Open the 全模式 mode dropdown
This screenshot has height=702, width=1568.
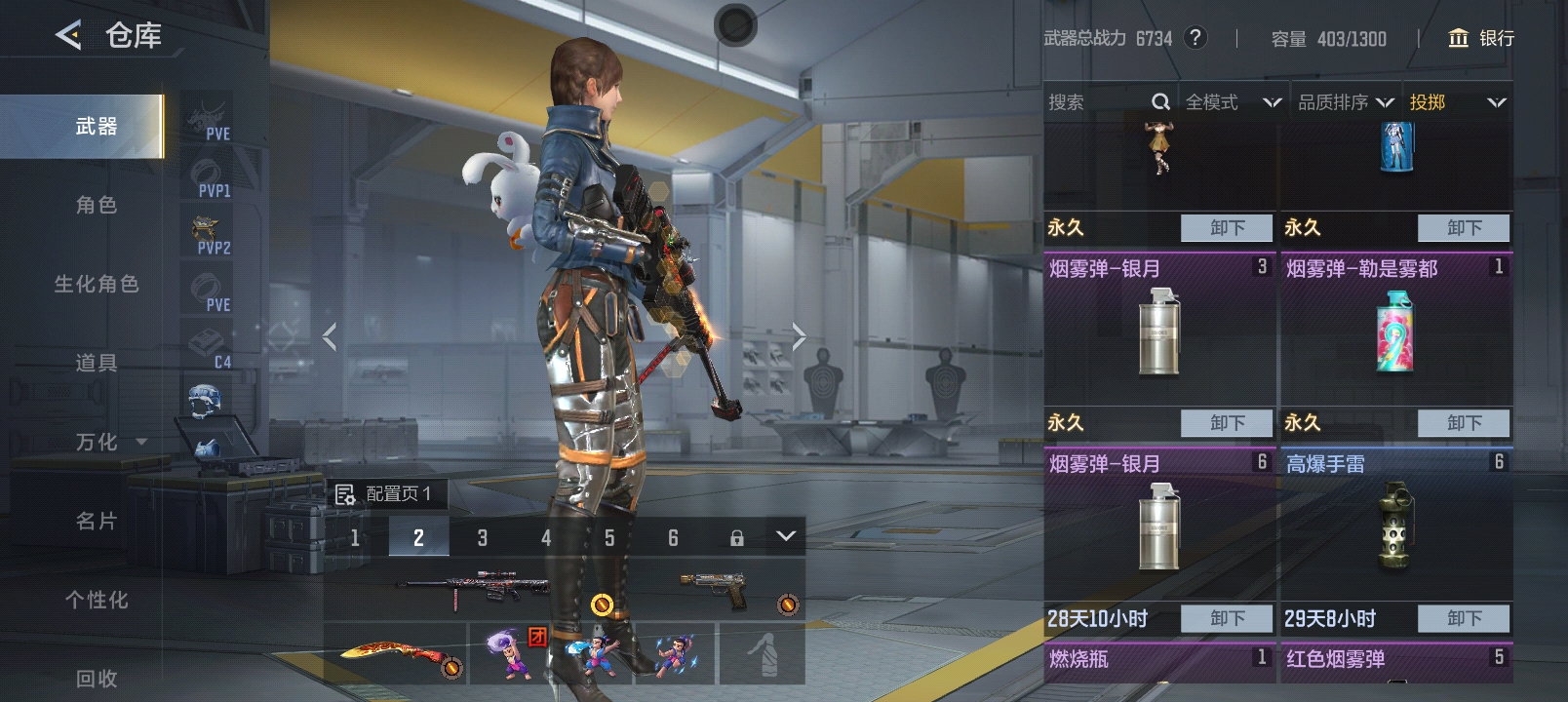tap(1233, 102)
